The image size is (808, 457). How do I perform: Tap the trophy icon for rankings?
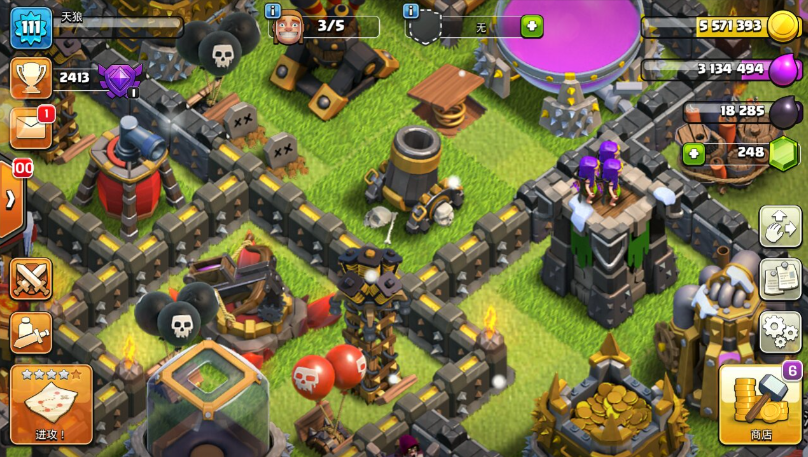click(30, 77)
